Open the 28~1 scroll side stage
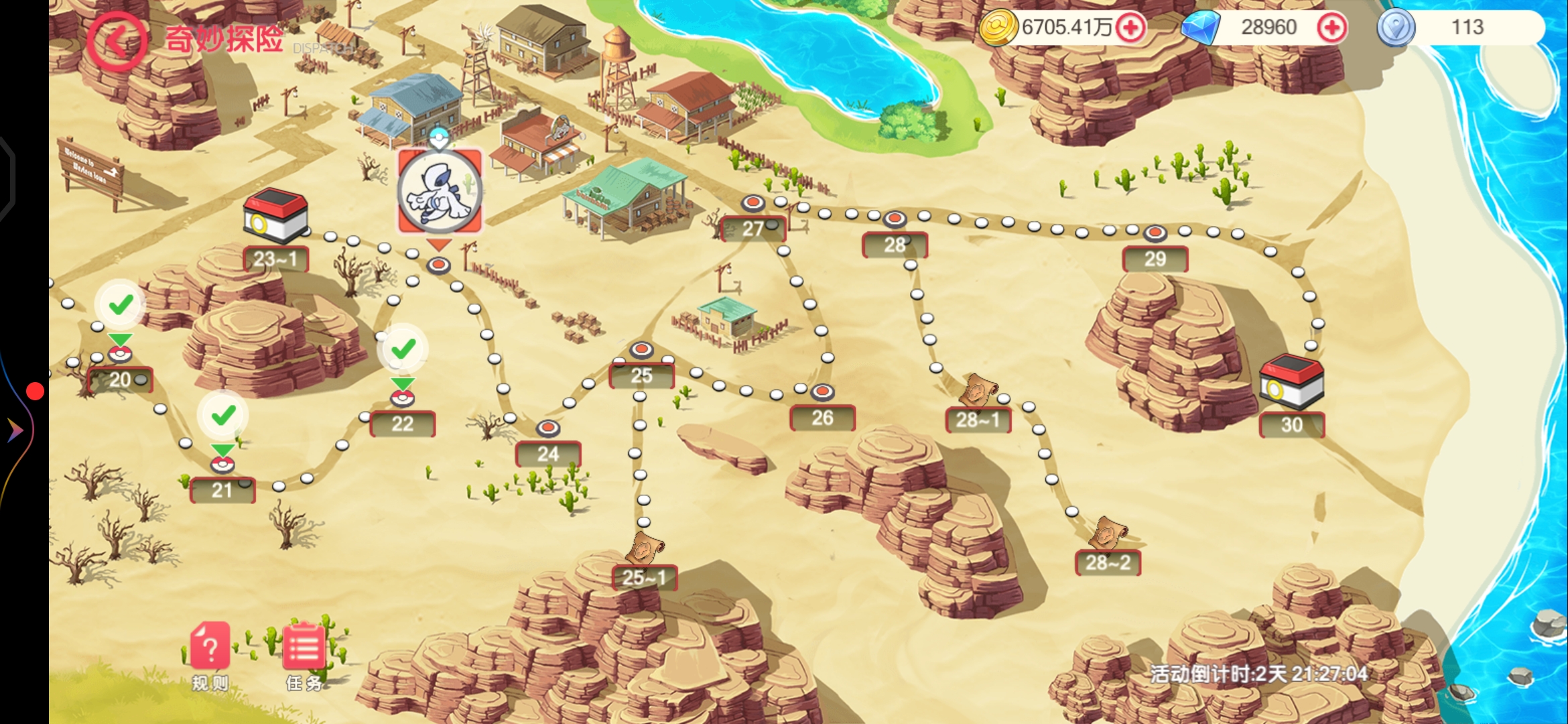This screenshot has width=1568, height=724. click(x=978, y=392)
